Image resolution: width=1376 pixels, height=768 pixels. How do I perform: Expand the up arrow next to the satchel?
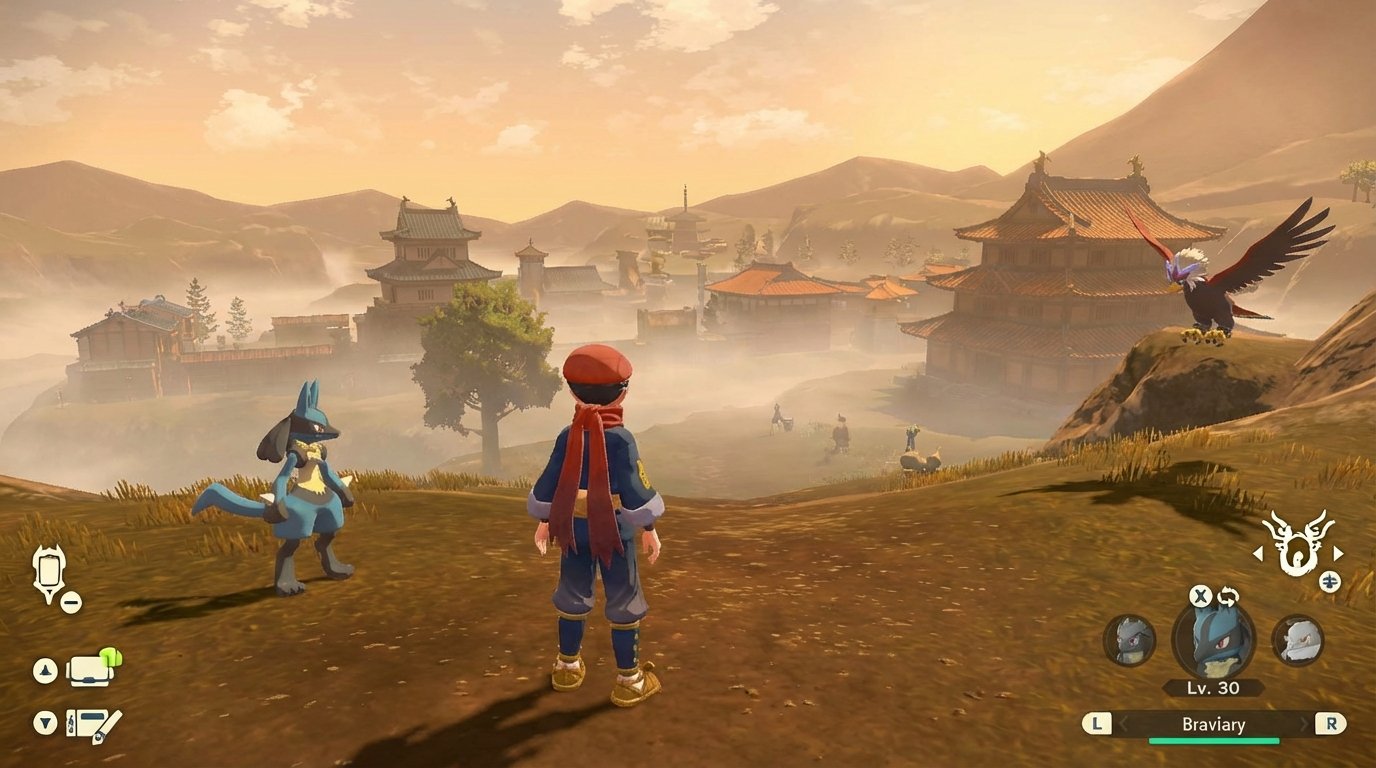point(45,670)
